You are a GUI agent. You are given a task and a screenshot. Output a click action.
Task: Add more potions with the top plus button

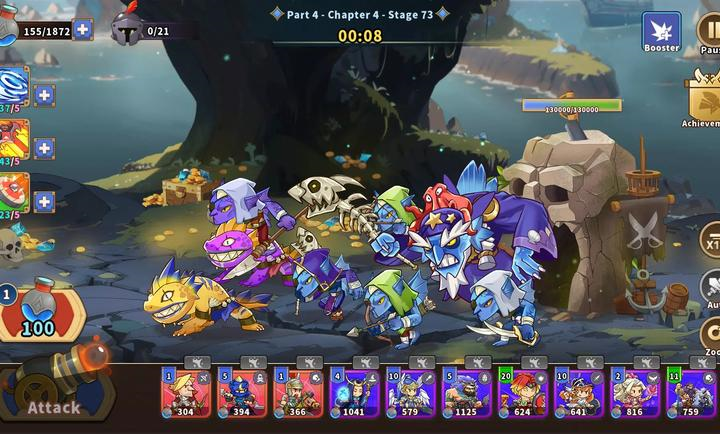(83, 29)
